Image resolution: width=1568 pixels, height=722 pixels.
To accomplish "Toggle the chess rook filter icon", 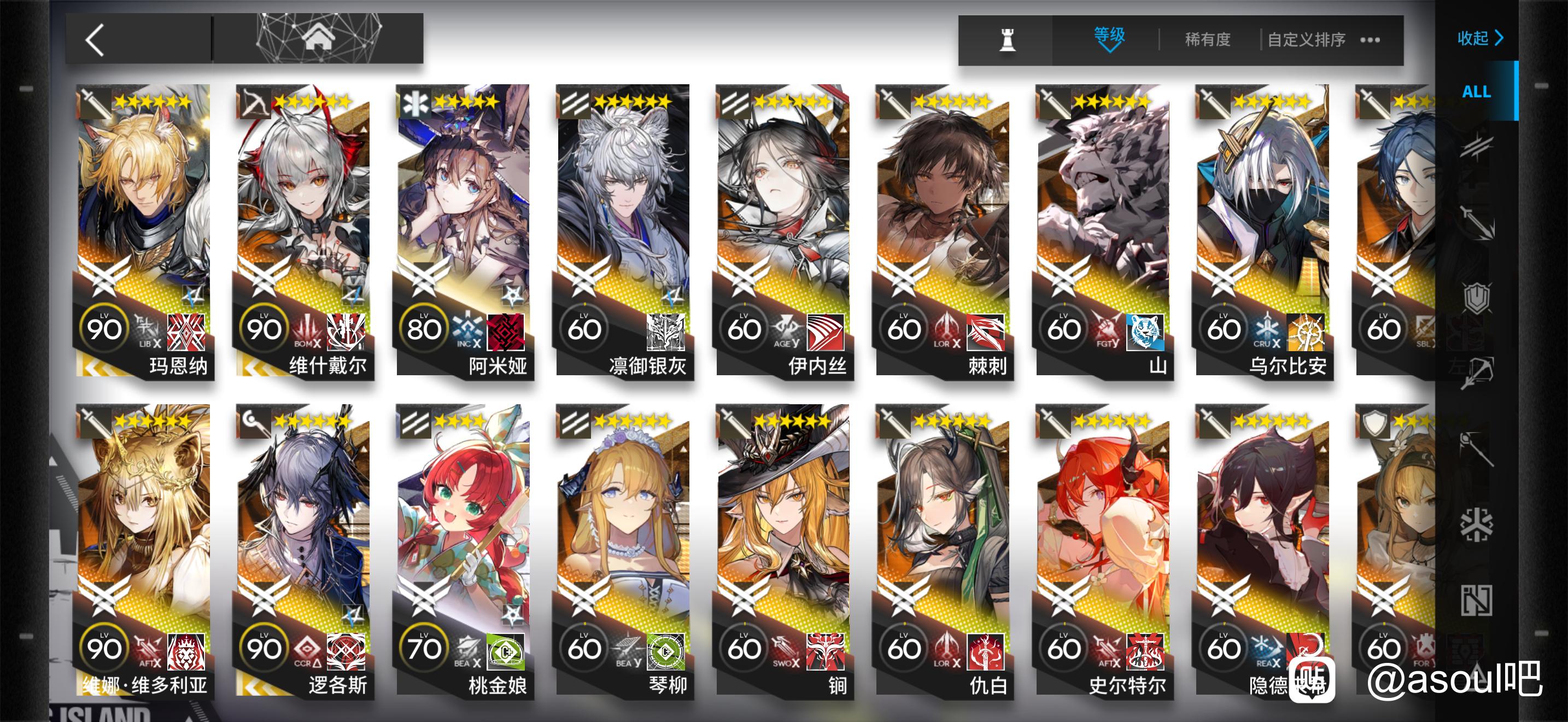I will (x=1008, y=40).
